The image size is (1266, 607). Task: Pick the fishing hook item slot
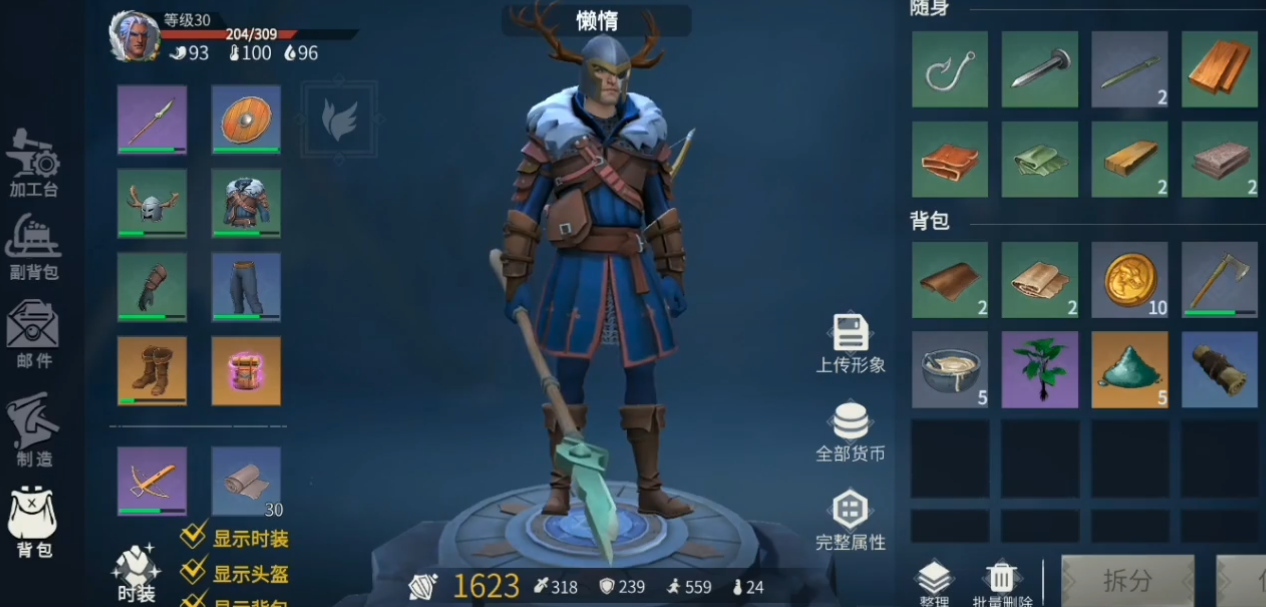949,69
